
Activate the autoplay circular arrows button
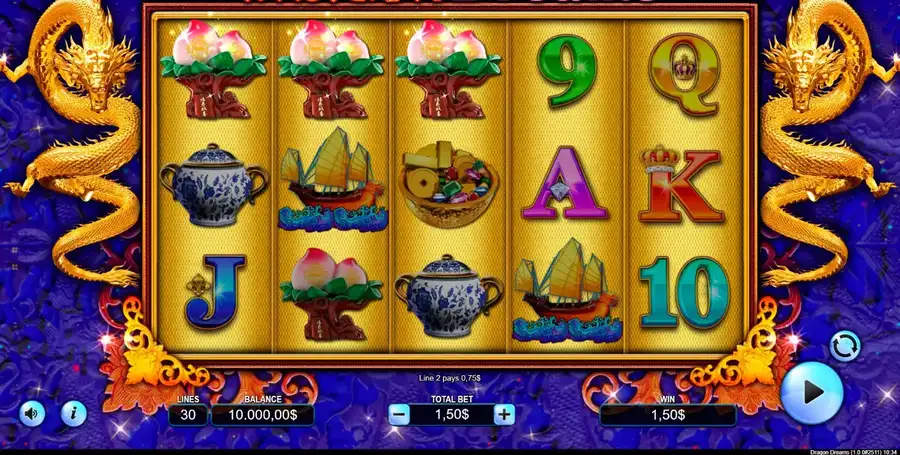845,346
